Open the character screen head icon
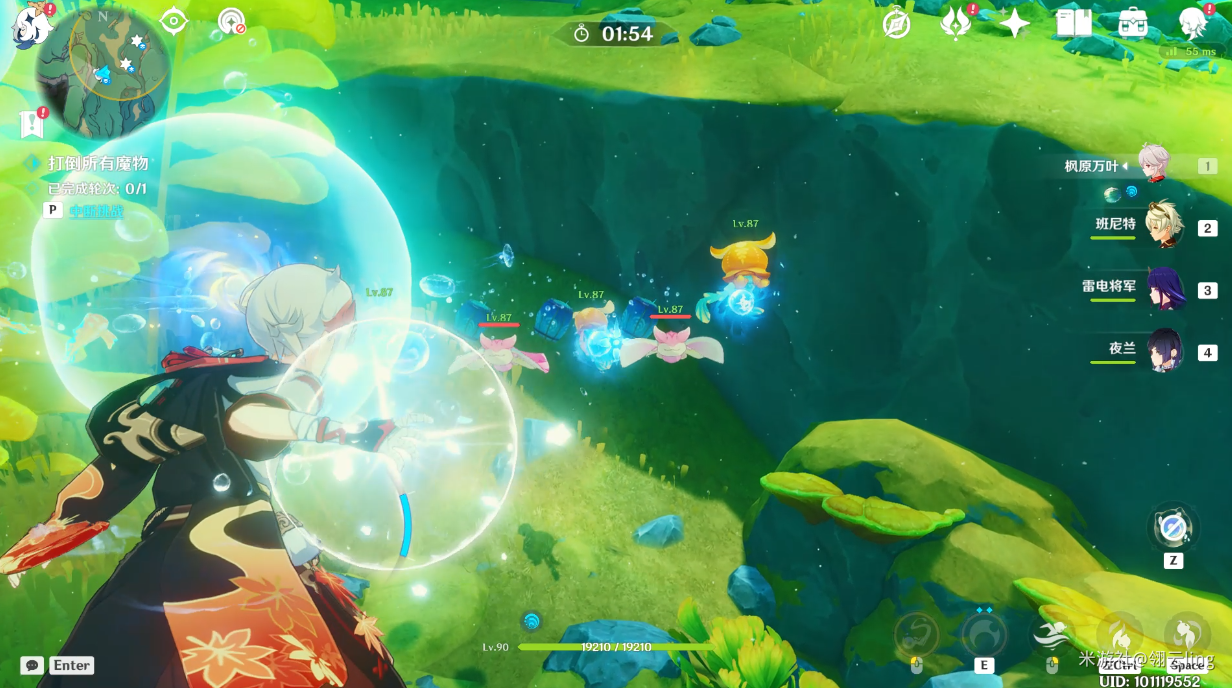 tap(1192, 23)
